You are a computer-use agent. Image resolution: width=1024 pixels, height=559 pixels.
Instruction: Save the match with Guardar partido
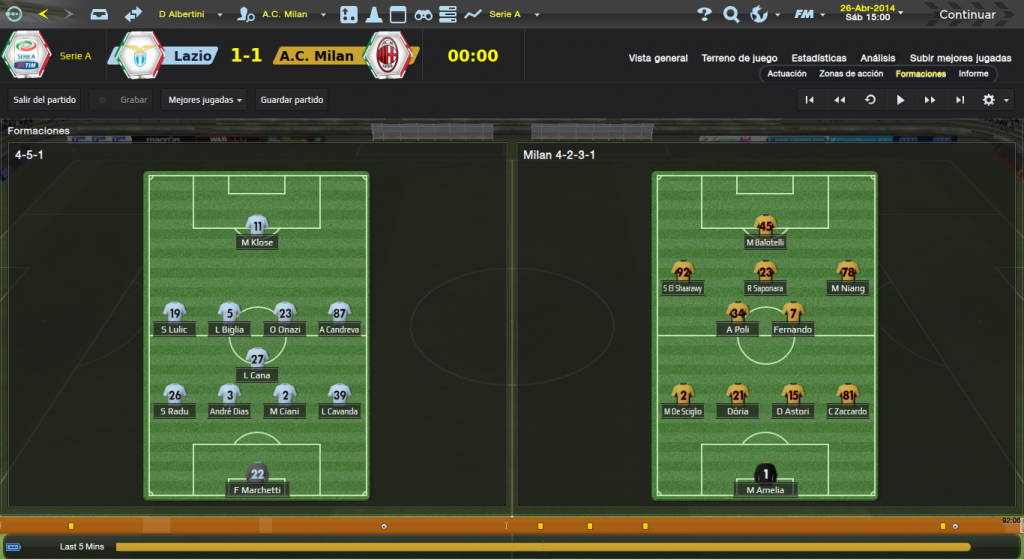click(292, 100)
